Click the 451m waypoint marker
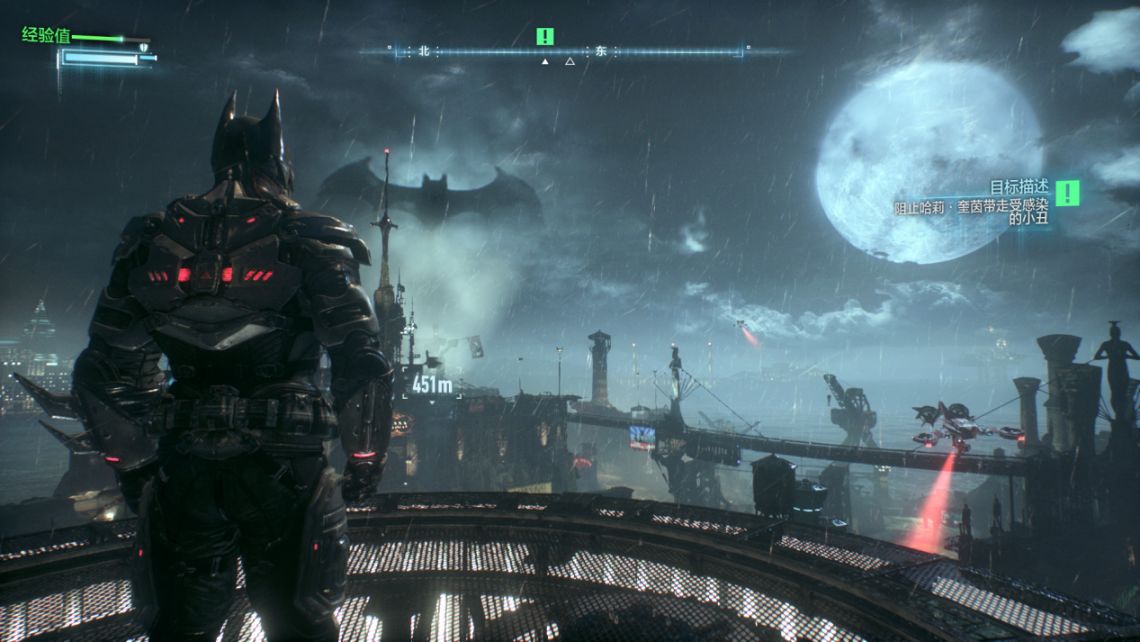 pyautogui.click(x=431, y=384)
